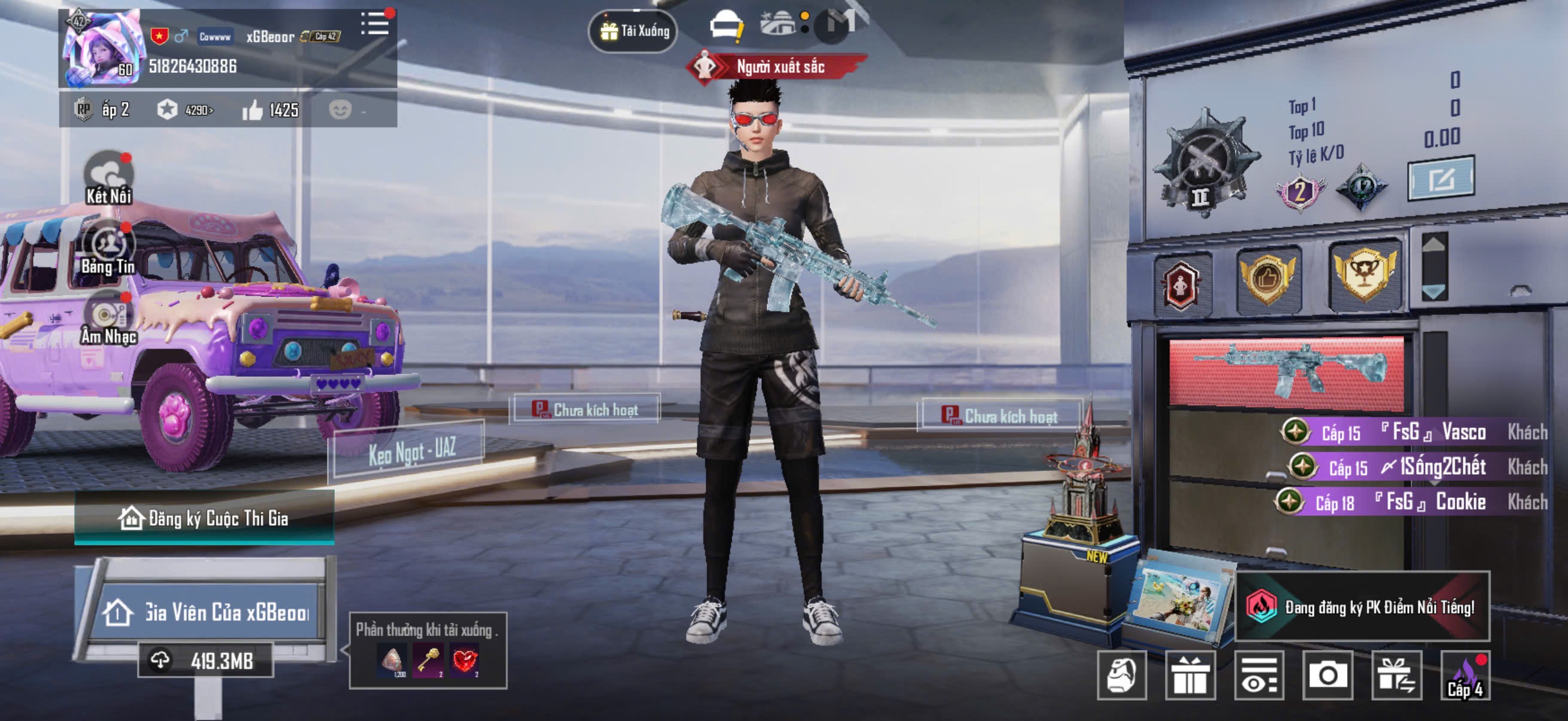Viewport: 1568px width, 721px height.
Task: View visitor FsG Cookie's entry
Action: pos(1412,503)
